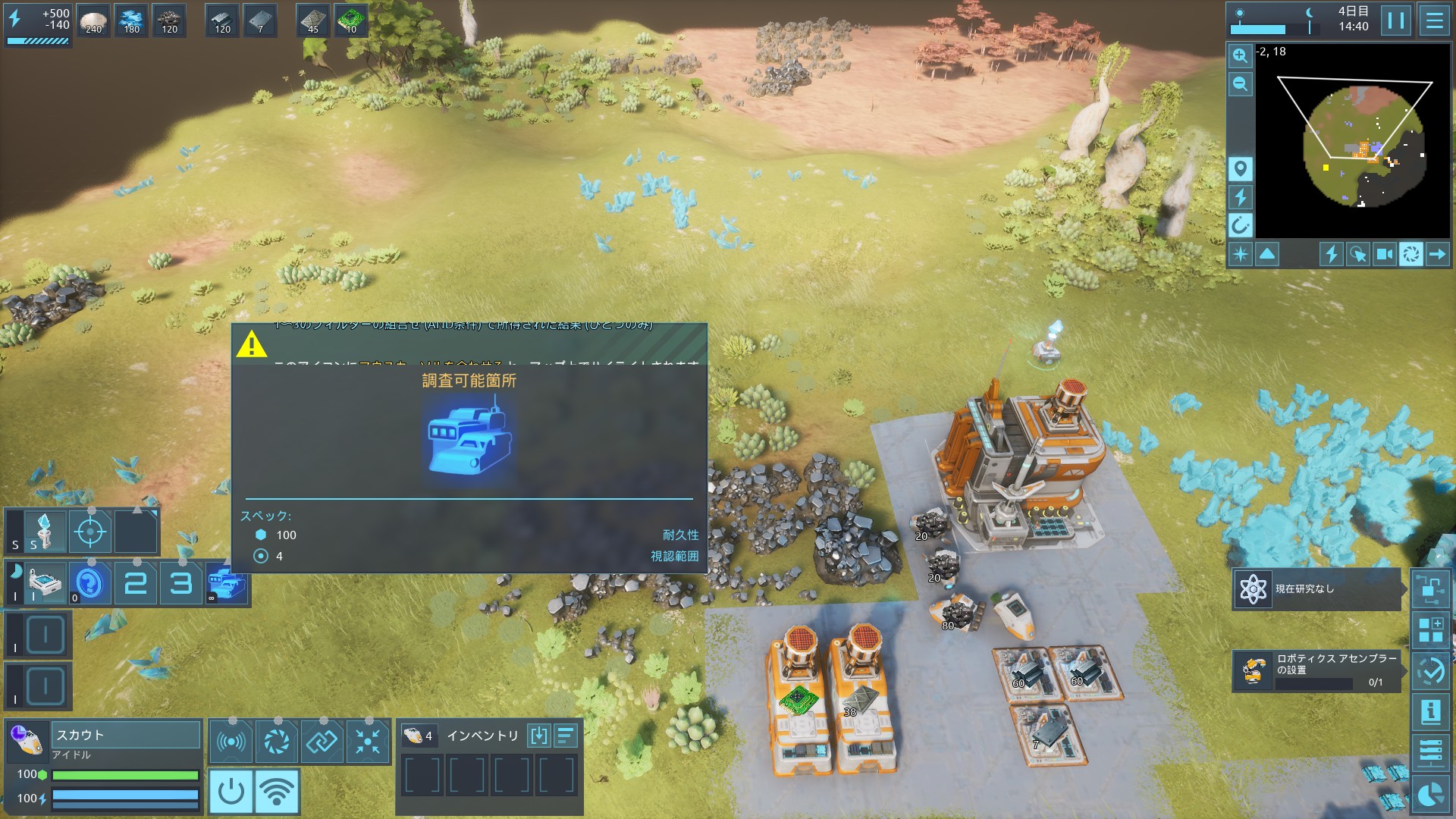Activate the chain link action icon
Screen dimensions: 1456x819
(322, 741)
